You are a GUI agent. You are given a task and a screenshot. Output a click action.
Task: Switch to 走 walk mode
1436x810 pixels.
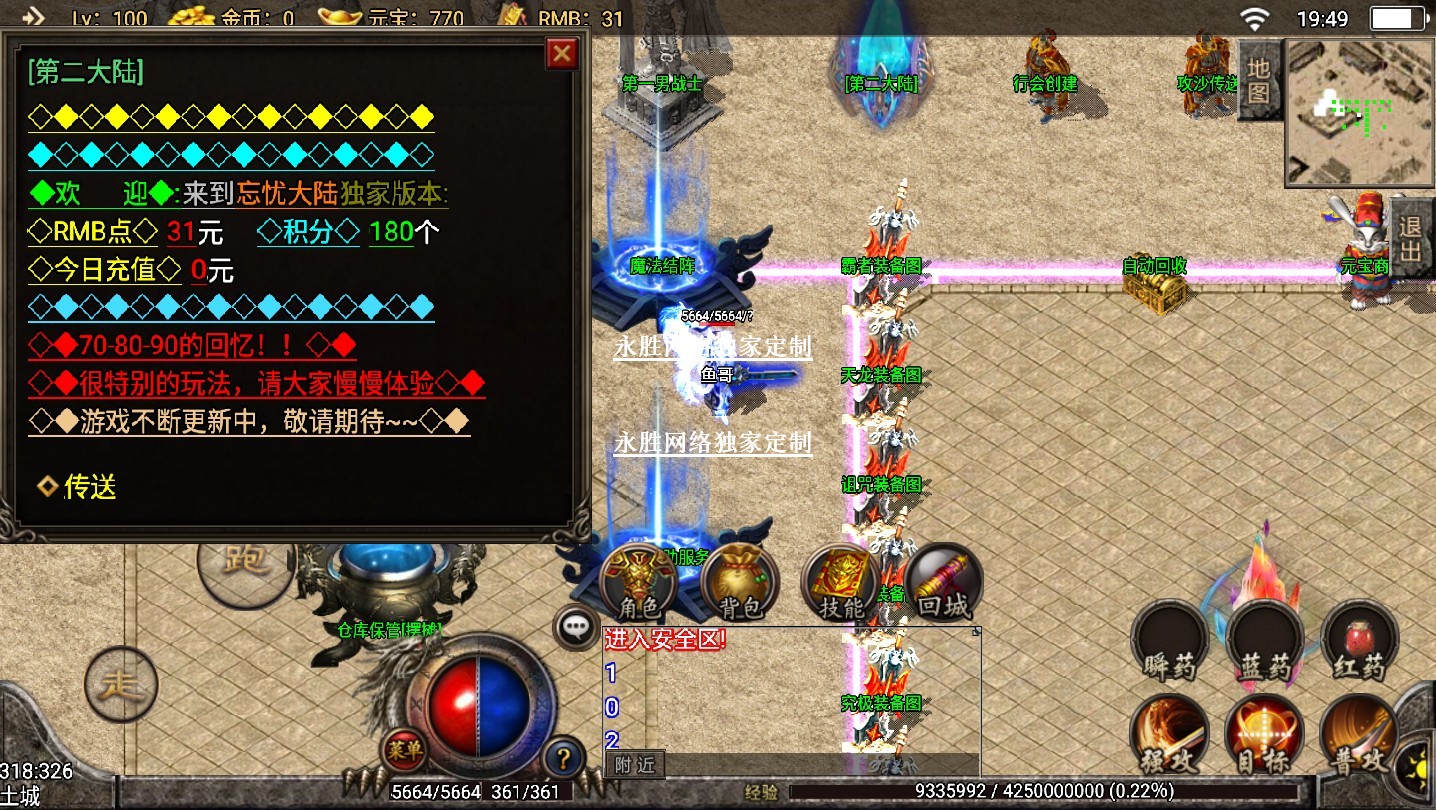[x=121, y=685]
